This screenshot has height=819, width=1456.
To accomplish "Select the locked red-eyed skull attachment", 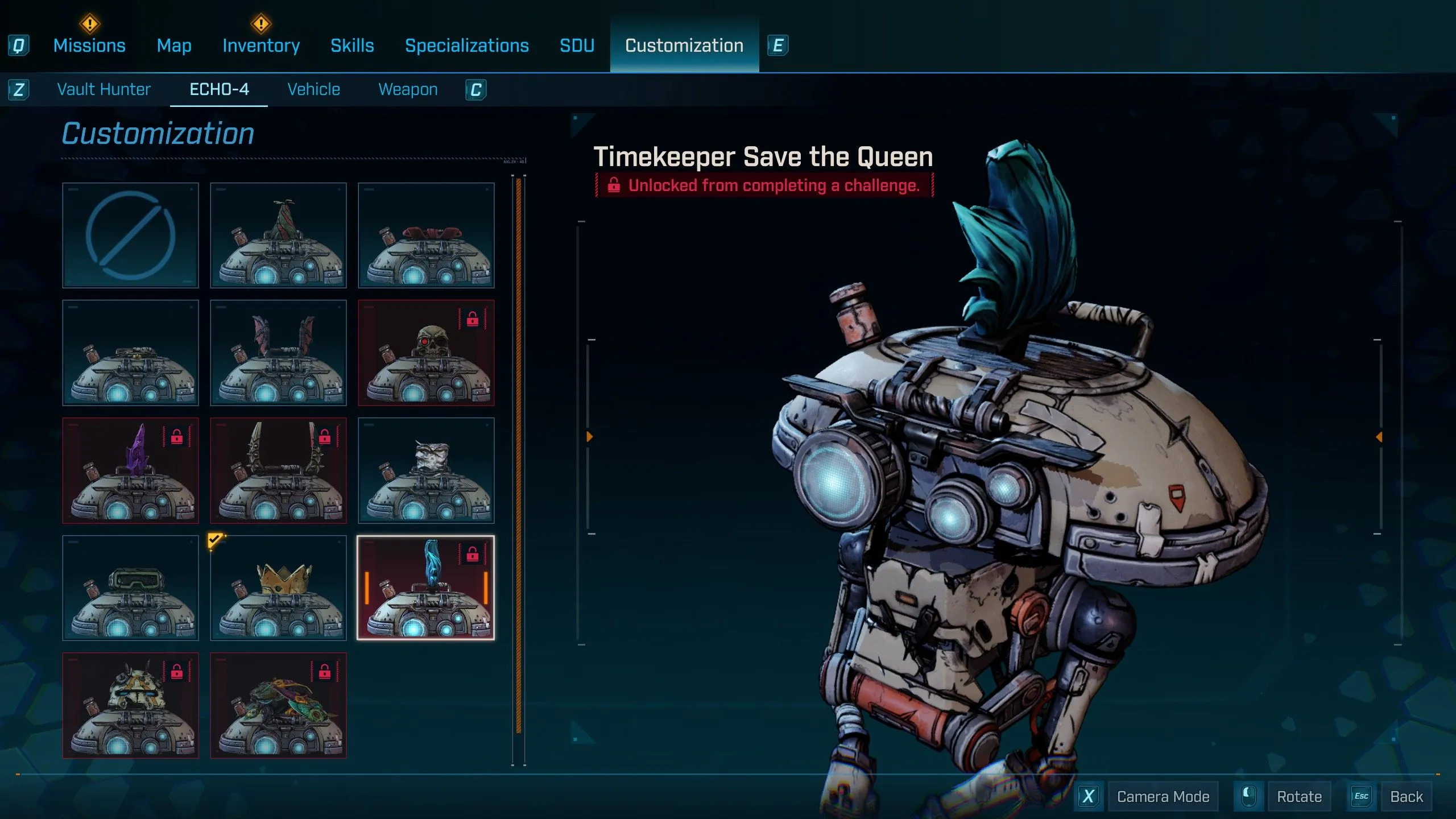I will coord(426,353).
